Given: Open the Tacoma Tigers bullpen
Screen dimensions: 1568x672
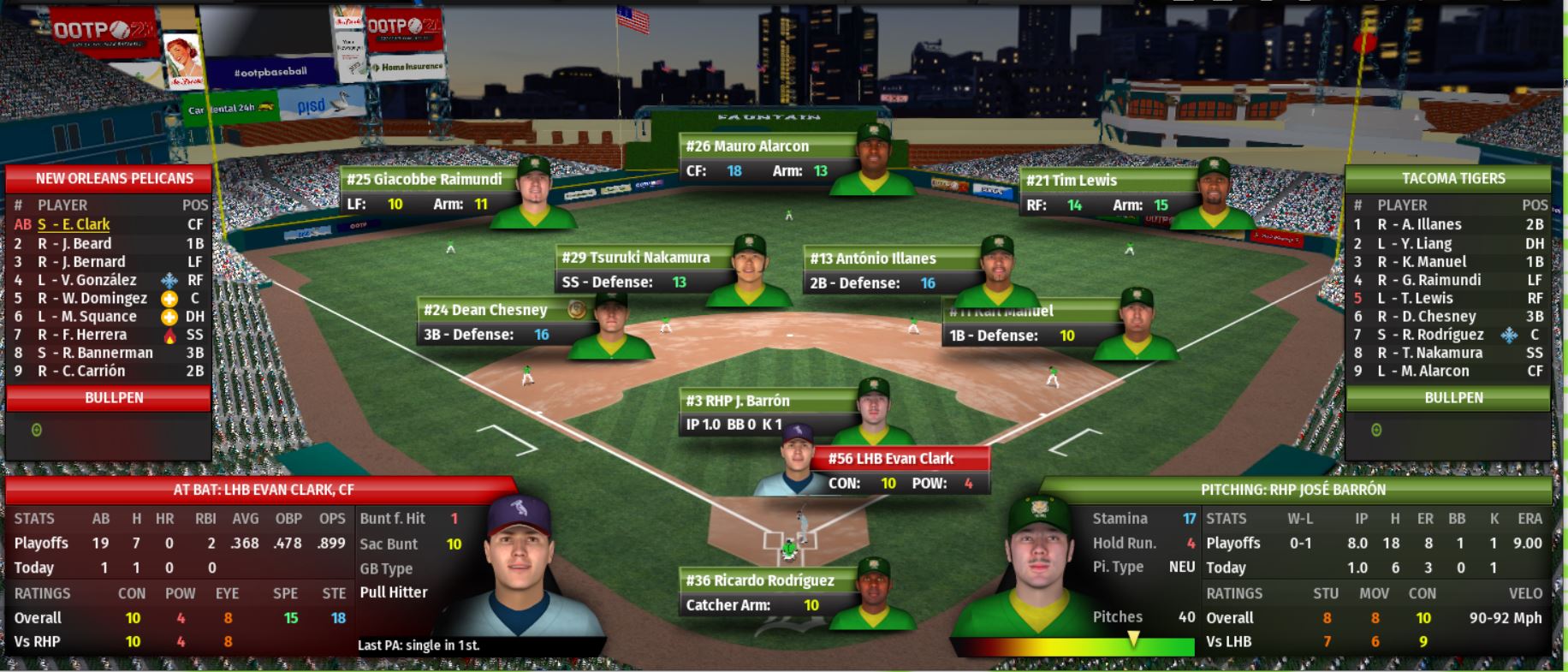Looking at the screenshot, I should pos(1453,398).
